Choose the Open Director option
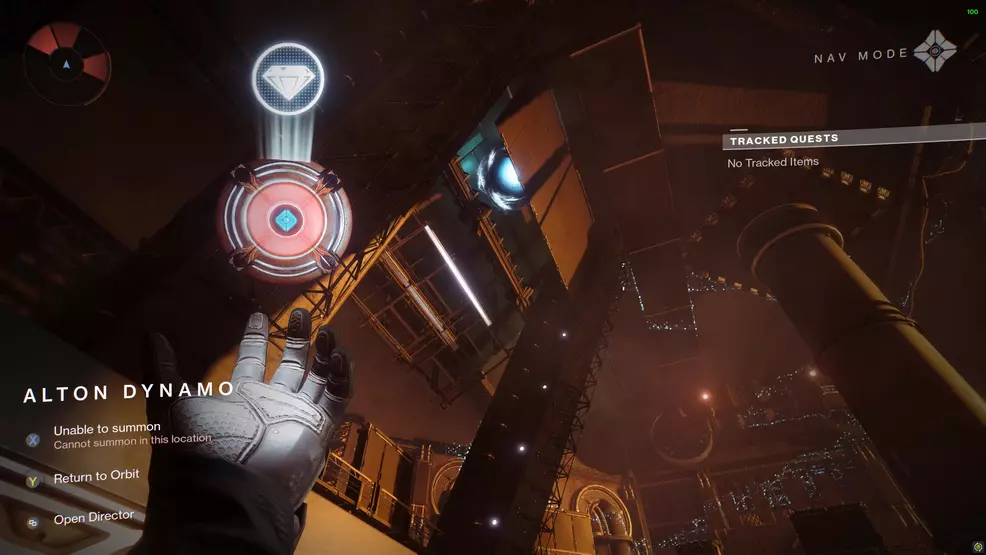 coord(93,518)
